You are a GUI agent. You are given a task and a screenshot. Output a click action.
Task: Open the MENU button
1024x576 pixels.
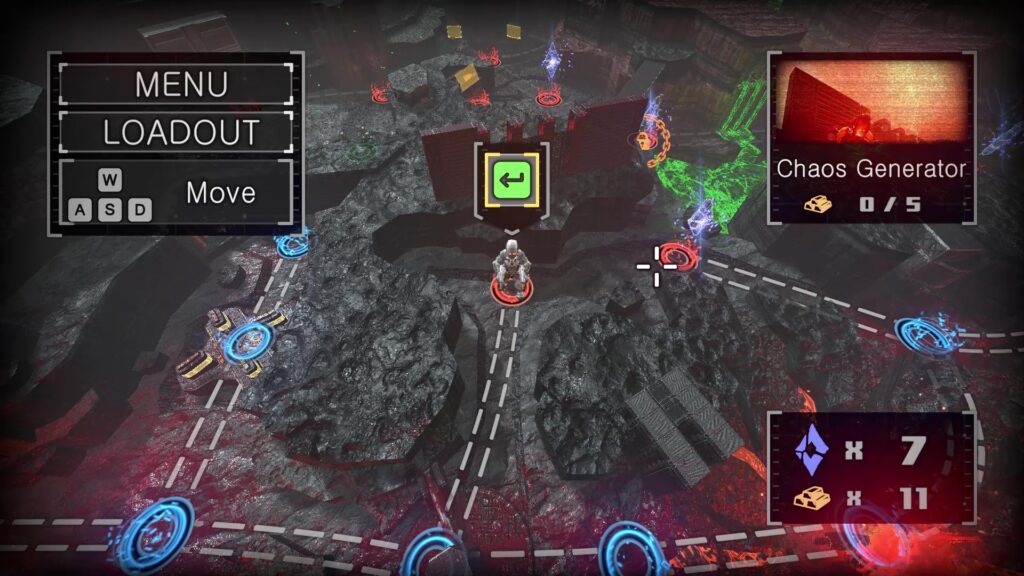coord(176,84)
